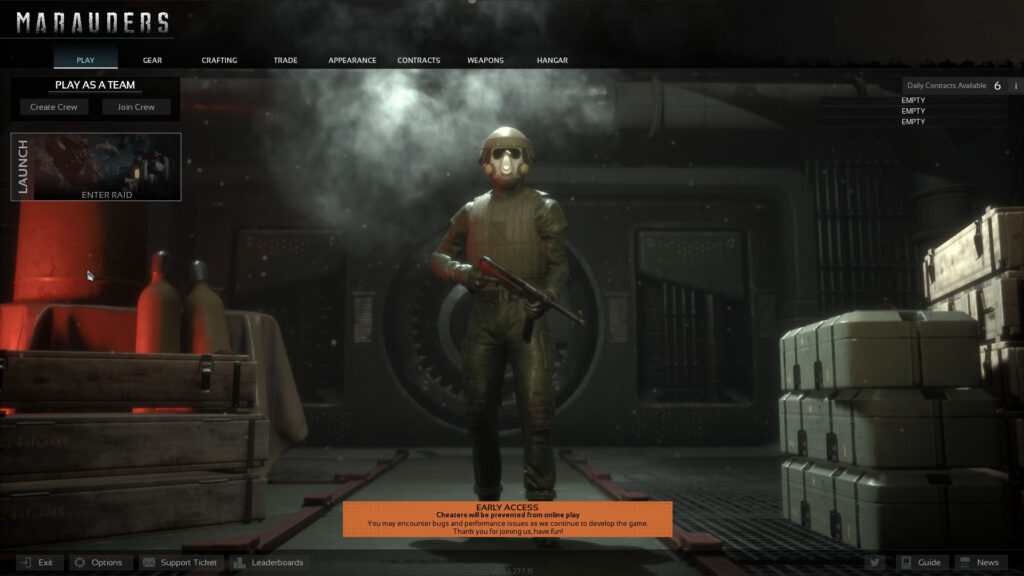This screenshot has height=576, width=1024.
Task: Switch to the Weapons tab
Action: 485,60
